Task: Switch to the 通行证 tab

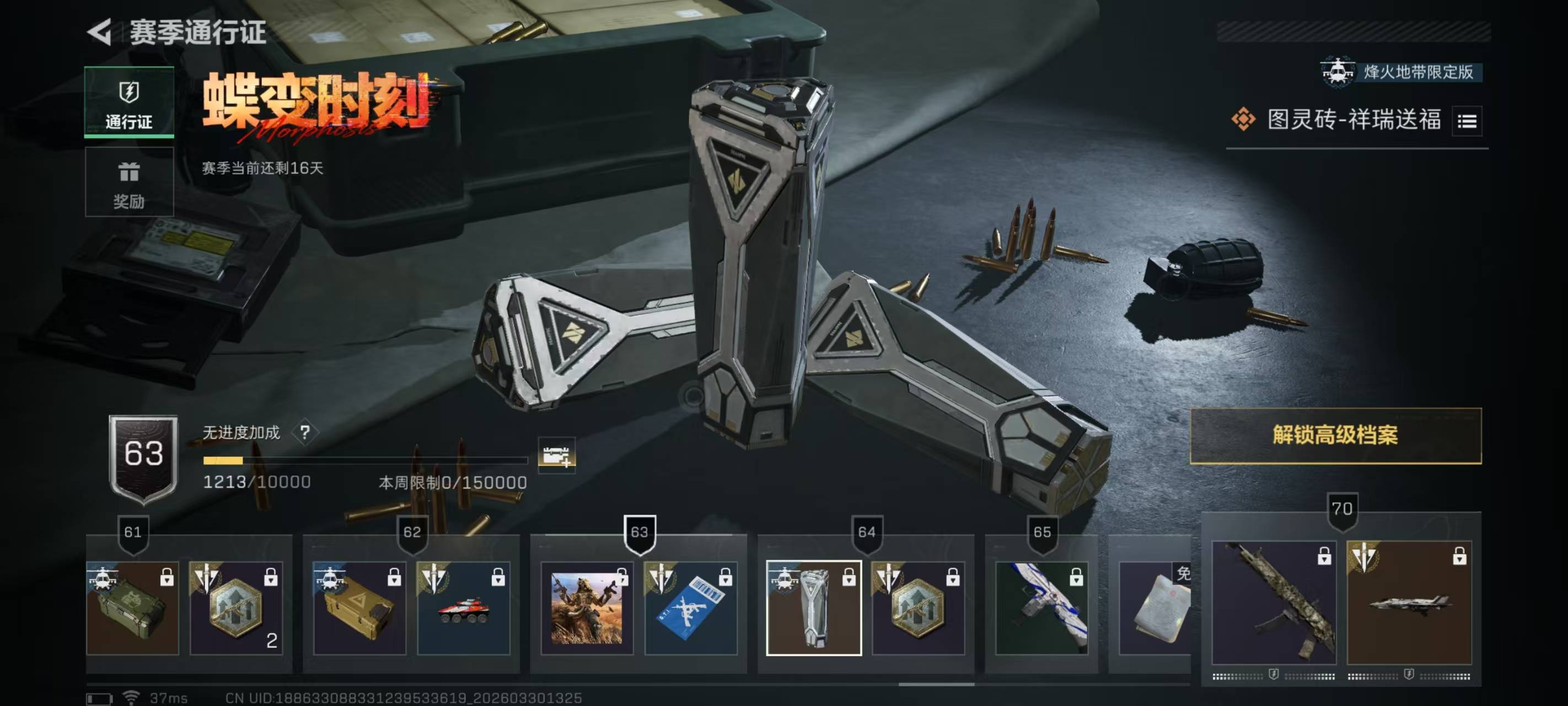Action: pos(129,101)
